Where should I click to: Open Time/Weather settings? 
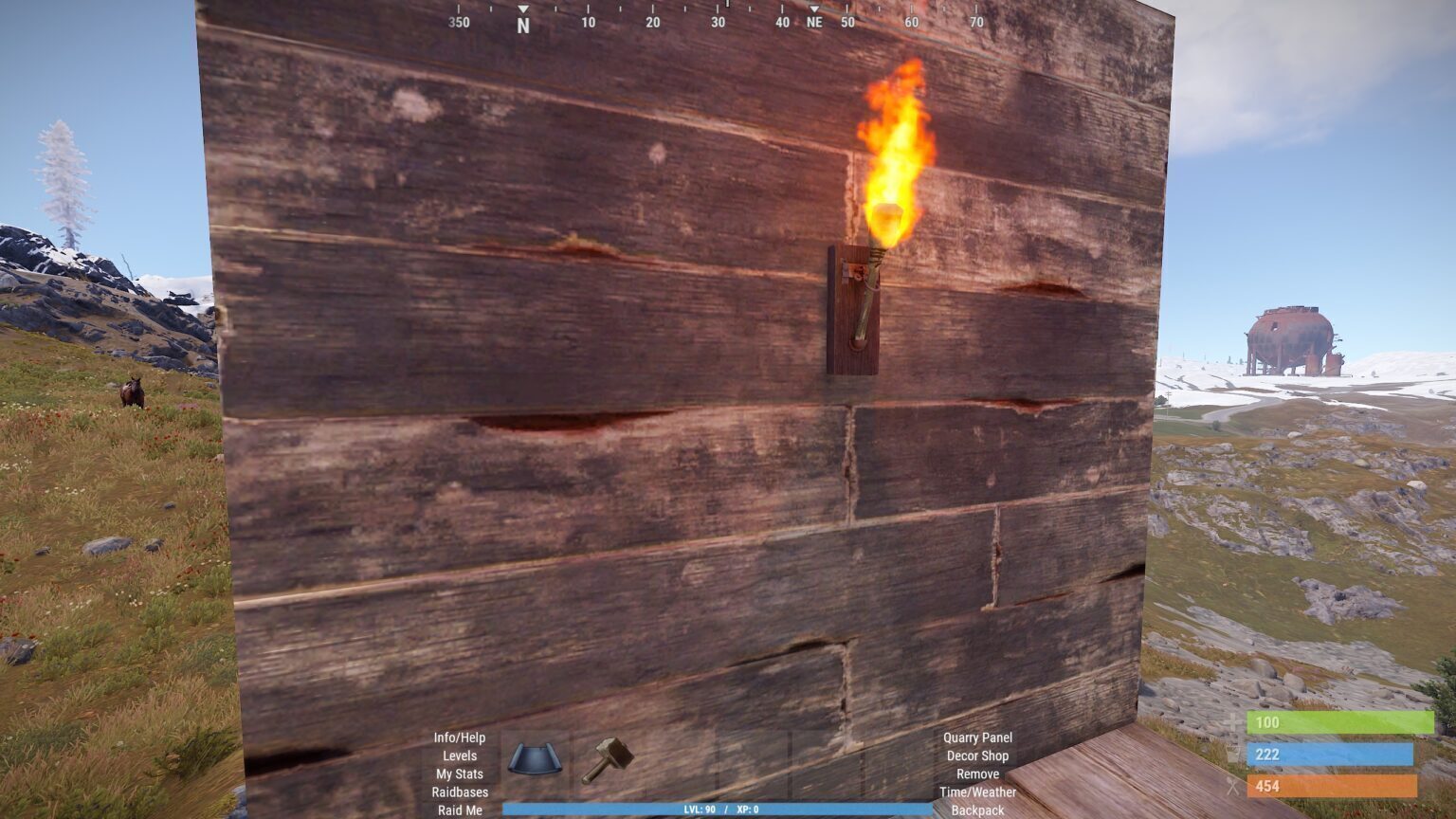[x=977, y=792]
